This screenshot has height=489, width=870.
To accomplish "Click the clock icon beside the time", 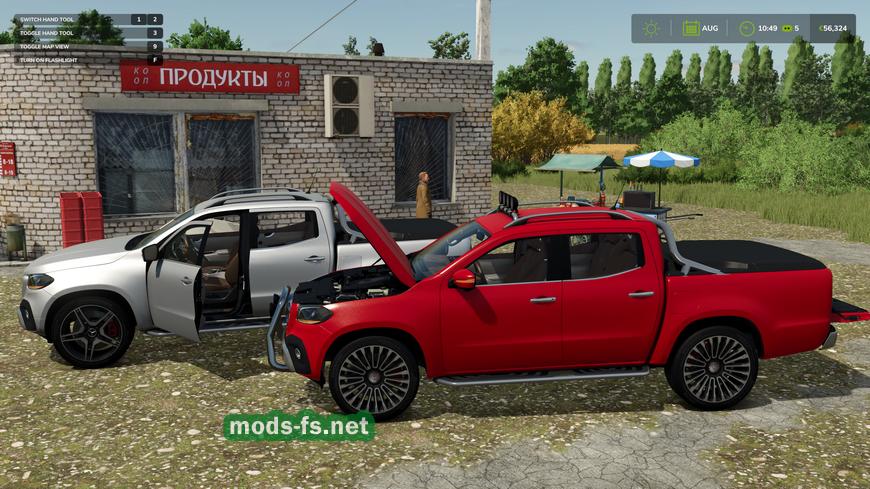I will tap(745, 28).
